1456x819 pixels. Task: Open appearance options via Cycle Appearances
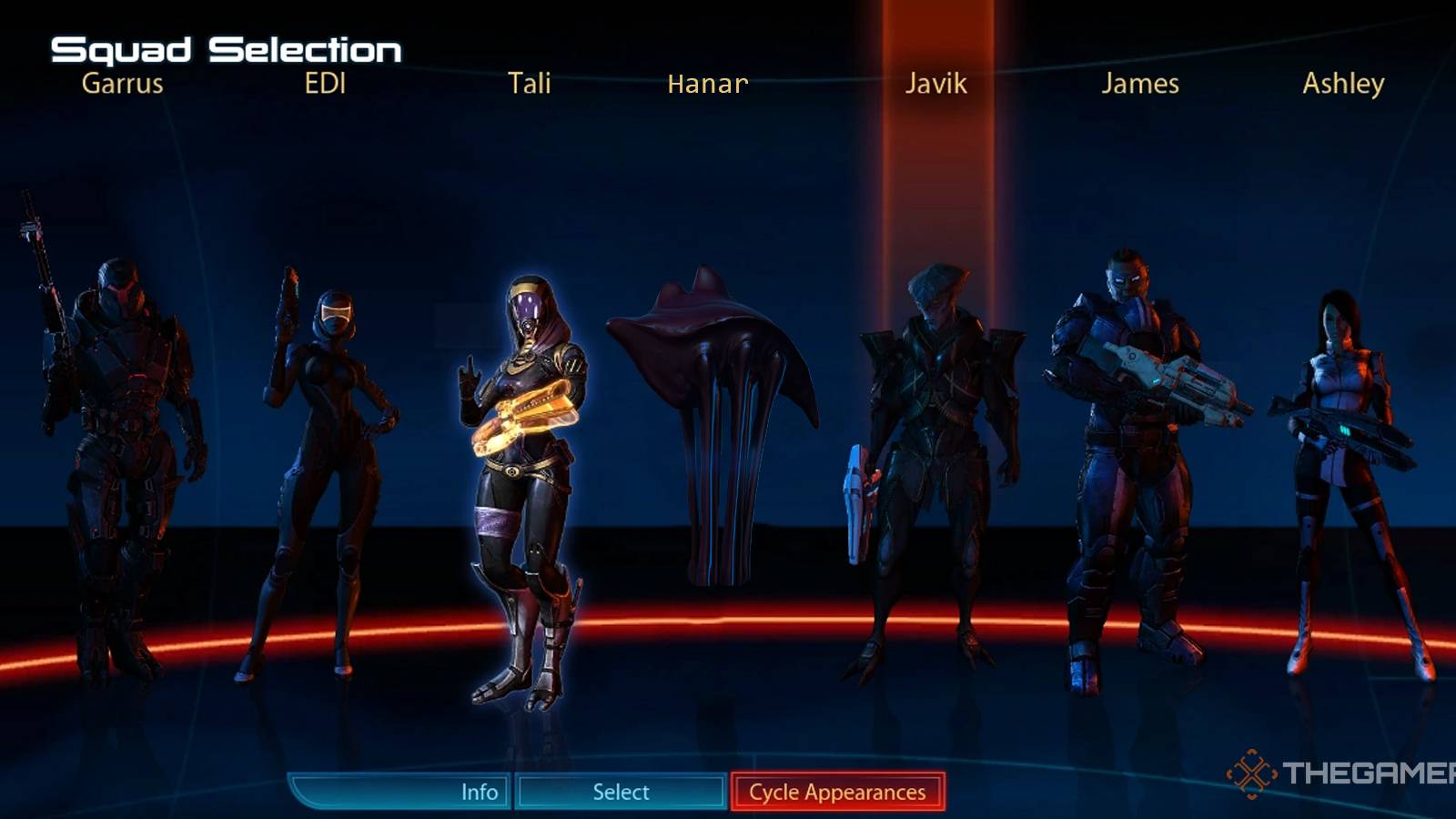click(x=835, y=791)
